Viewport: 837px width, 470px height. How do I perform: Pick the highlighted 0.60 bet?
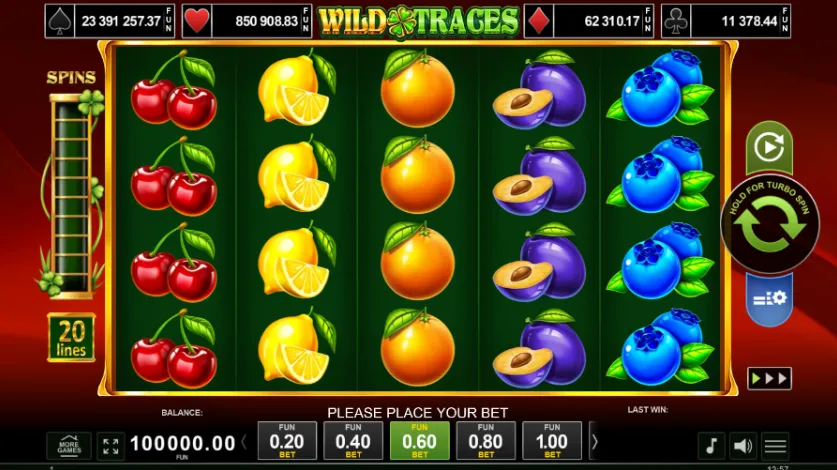click(x=419, y=440)
